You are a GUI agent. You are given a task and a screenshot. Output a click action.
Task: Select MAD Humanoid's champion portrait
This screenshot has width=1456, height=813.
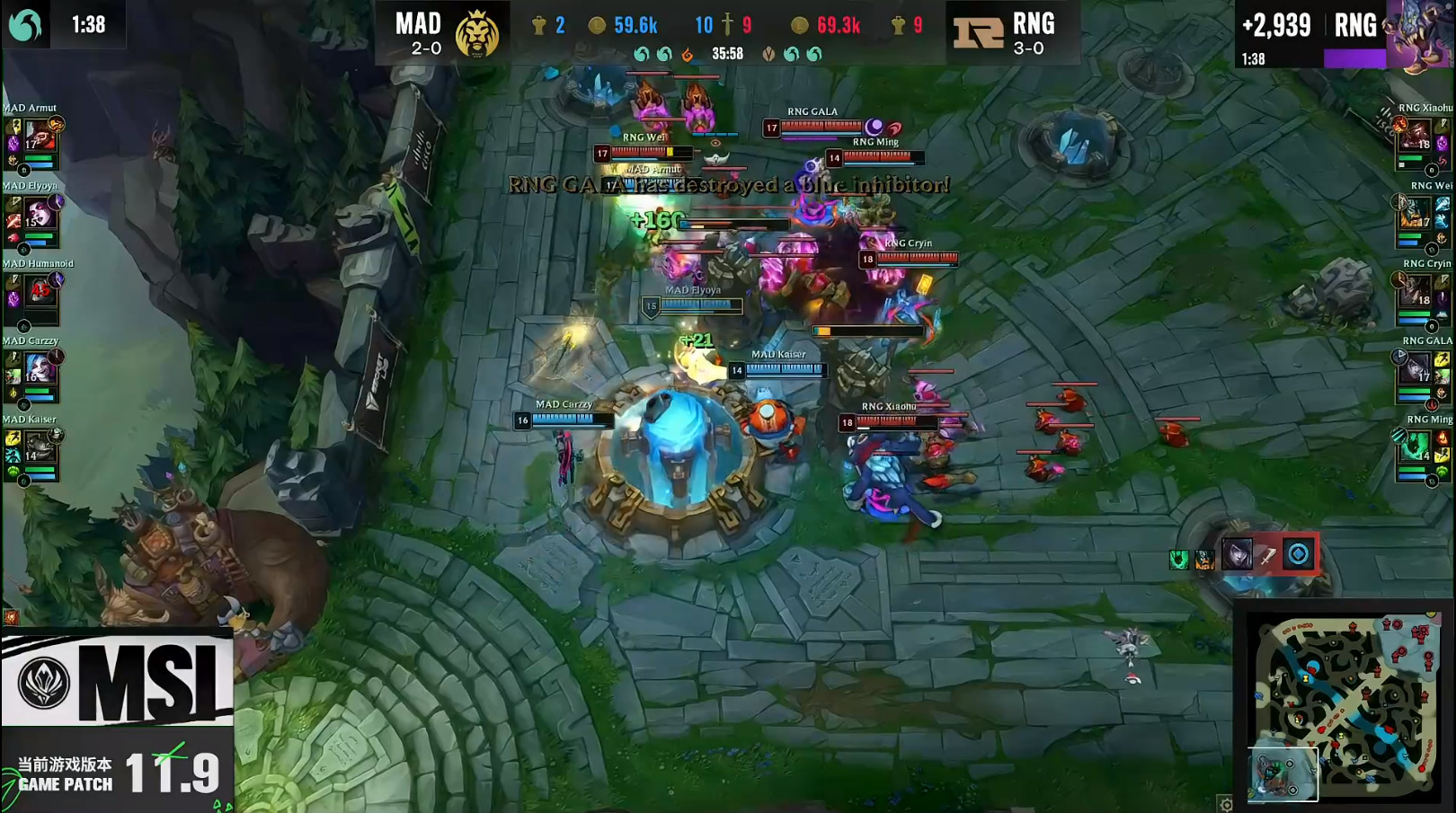40,292
